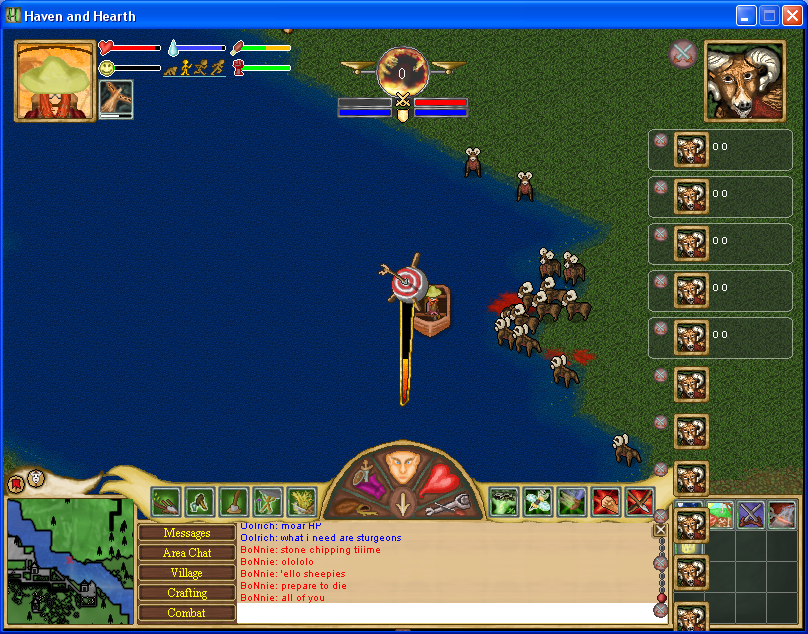Click the down arrow on the central dial
The width and height of the screenshot is (808, 634).
(402, 505)
